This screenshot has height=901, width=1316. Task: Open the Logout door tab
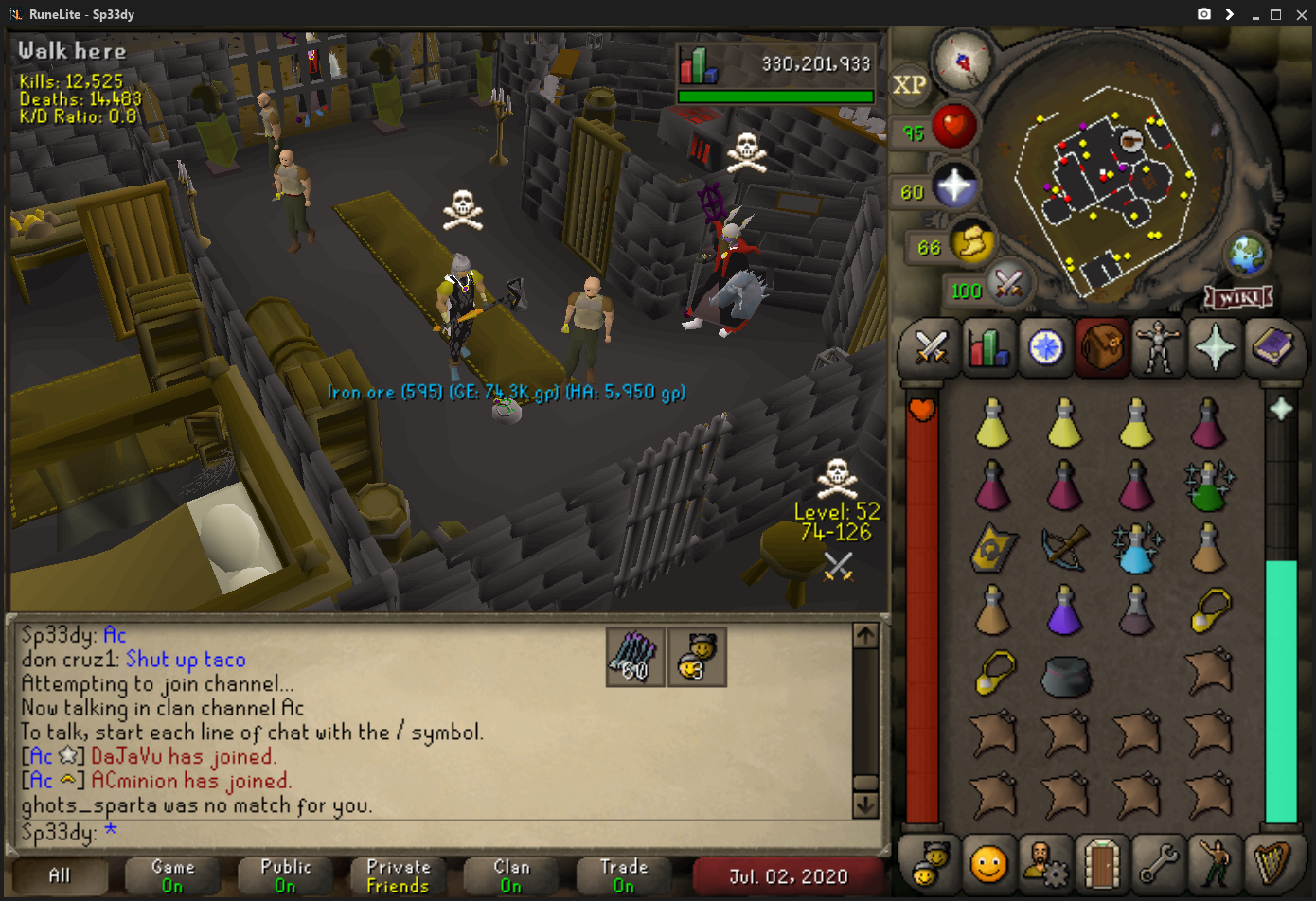[x=1102, y=863]
